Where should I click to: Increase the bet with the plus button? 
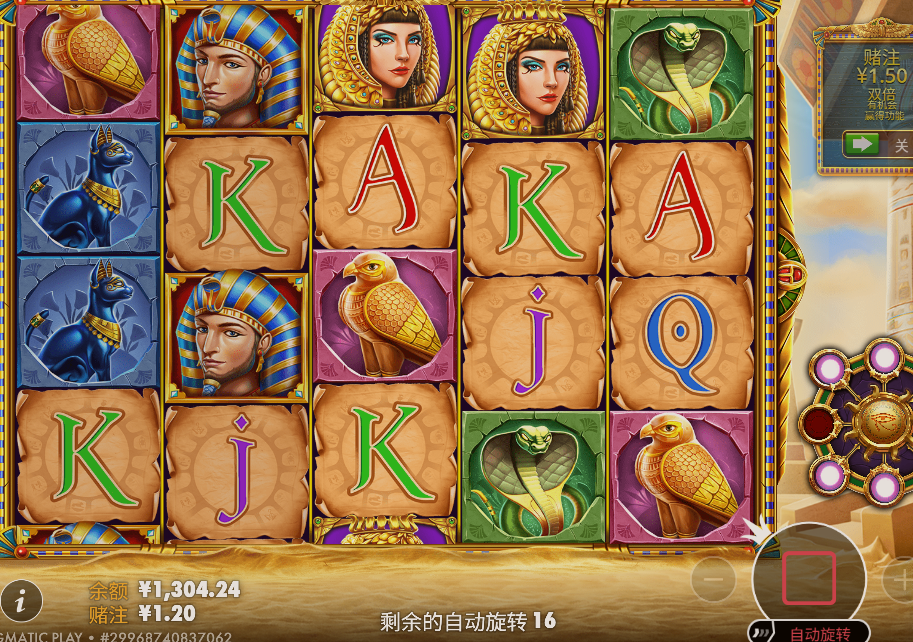(899, 578)
